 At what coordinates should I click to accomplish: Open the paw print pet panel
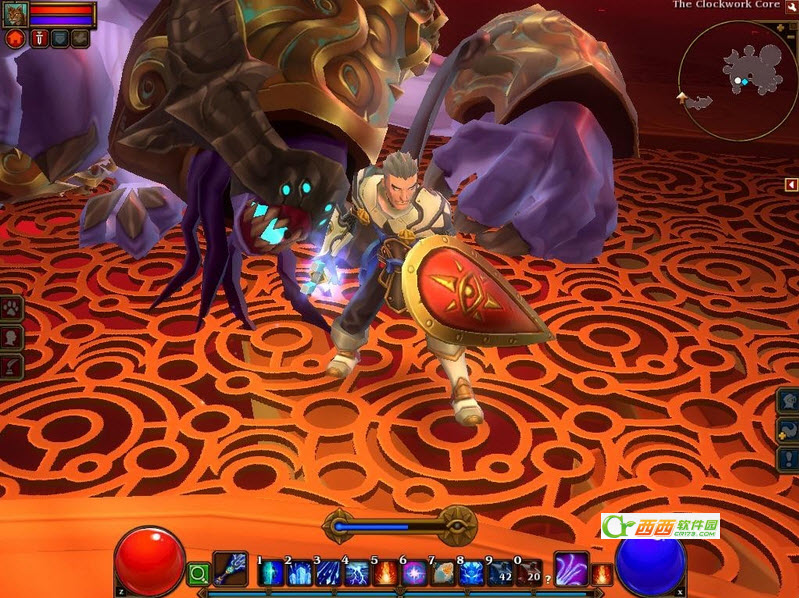point(12,307)
